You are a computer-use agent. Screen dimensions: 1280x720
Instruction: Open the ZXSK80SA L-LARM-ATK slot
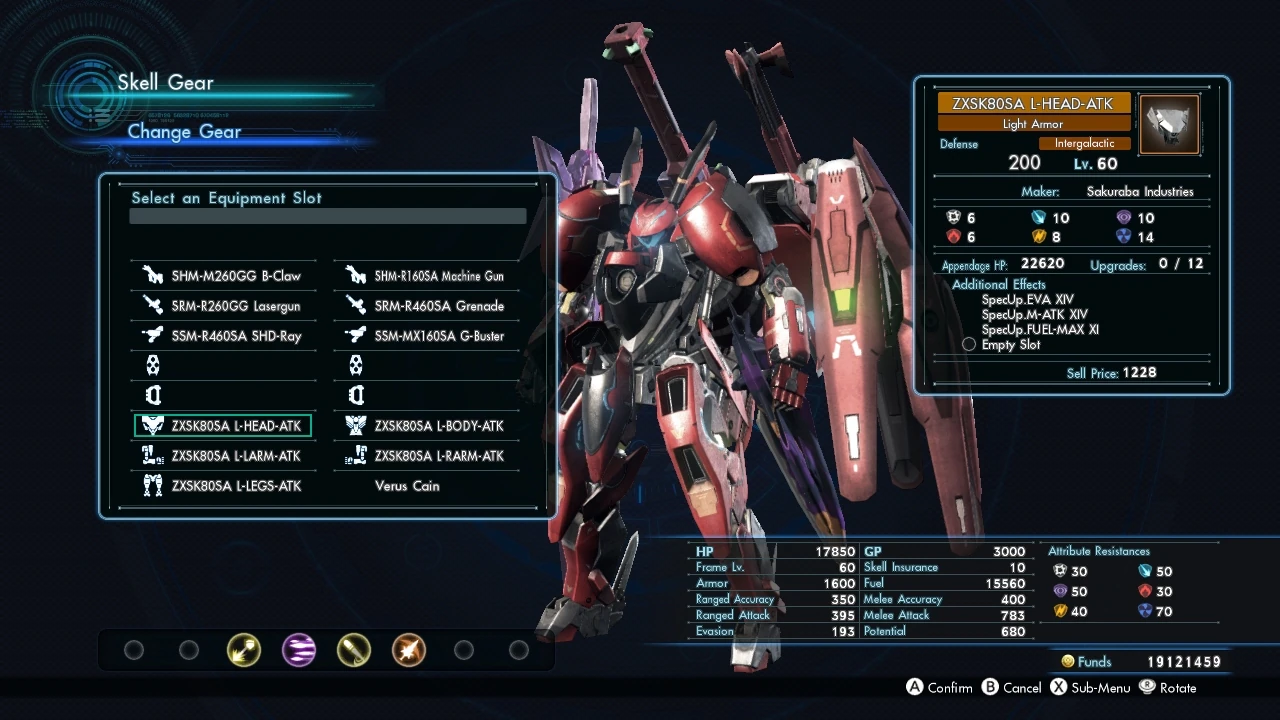(x=224, y=456)
